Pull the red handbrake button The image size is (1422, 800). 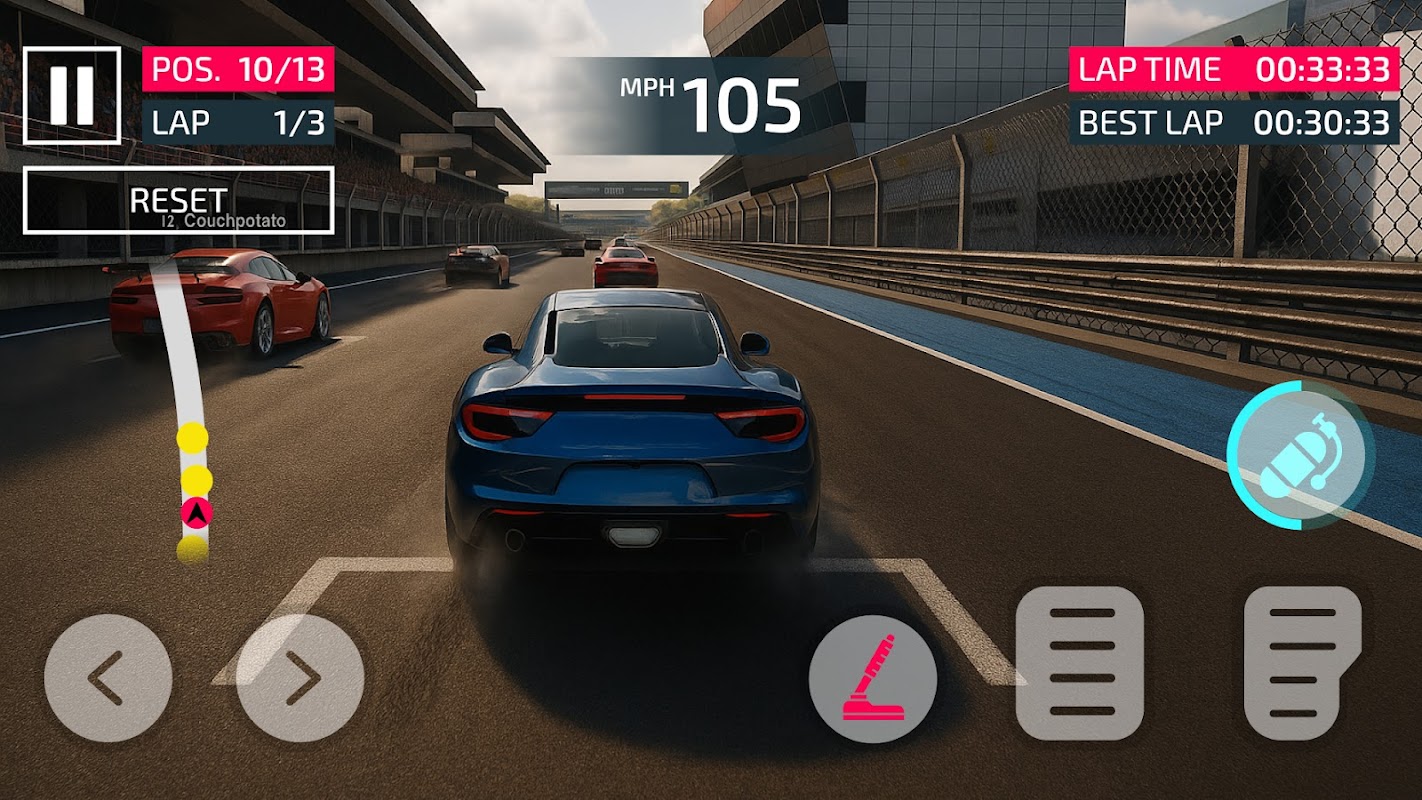pos(873,678)
